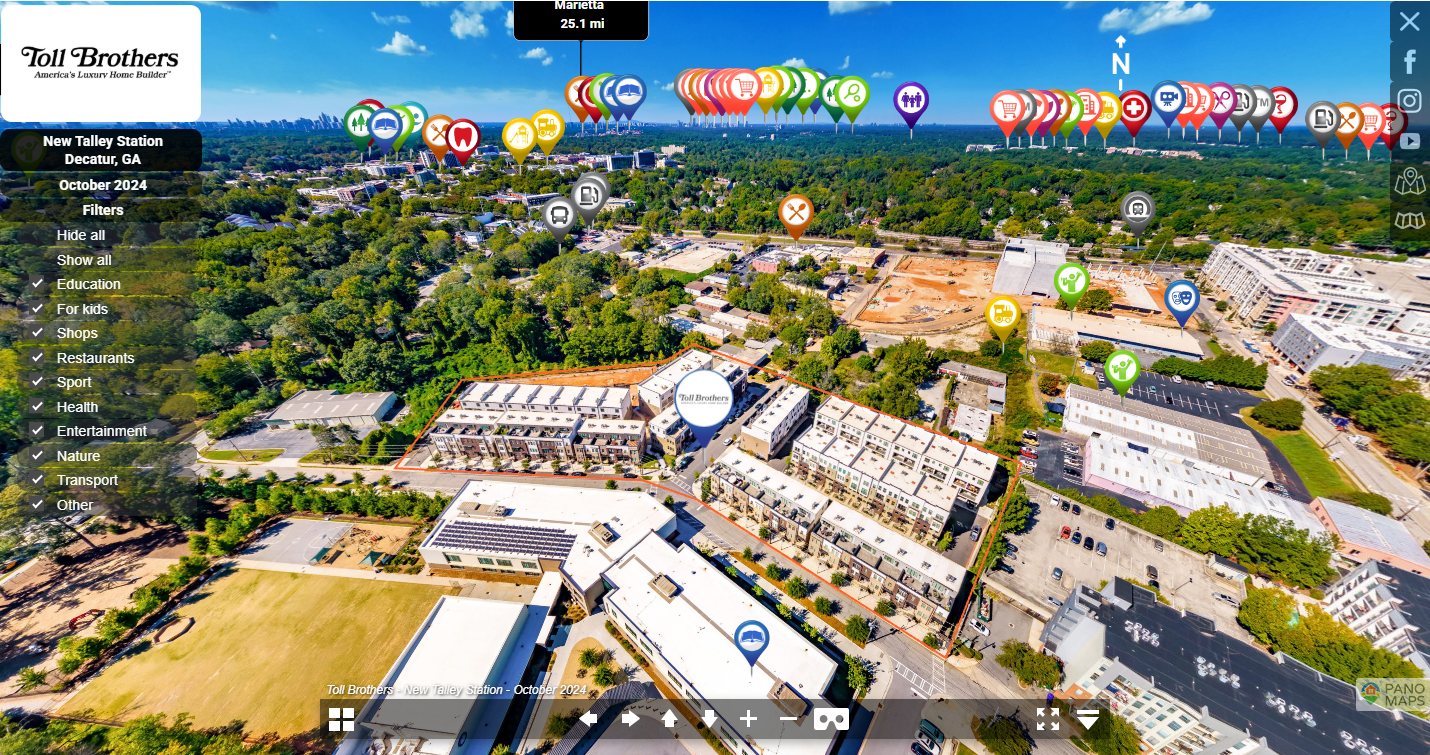Rotate the panorama view left

(589, 719)
